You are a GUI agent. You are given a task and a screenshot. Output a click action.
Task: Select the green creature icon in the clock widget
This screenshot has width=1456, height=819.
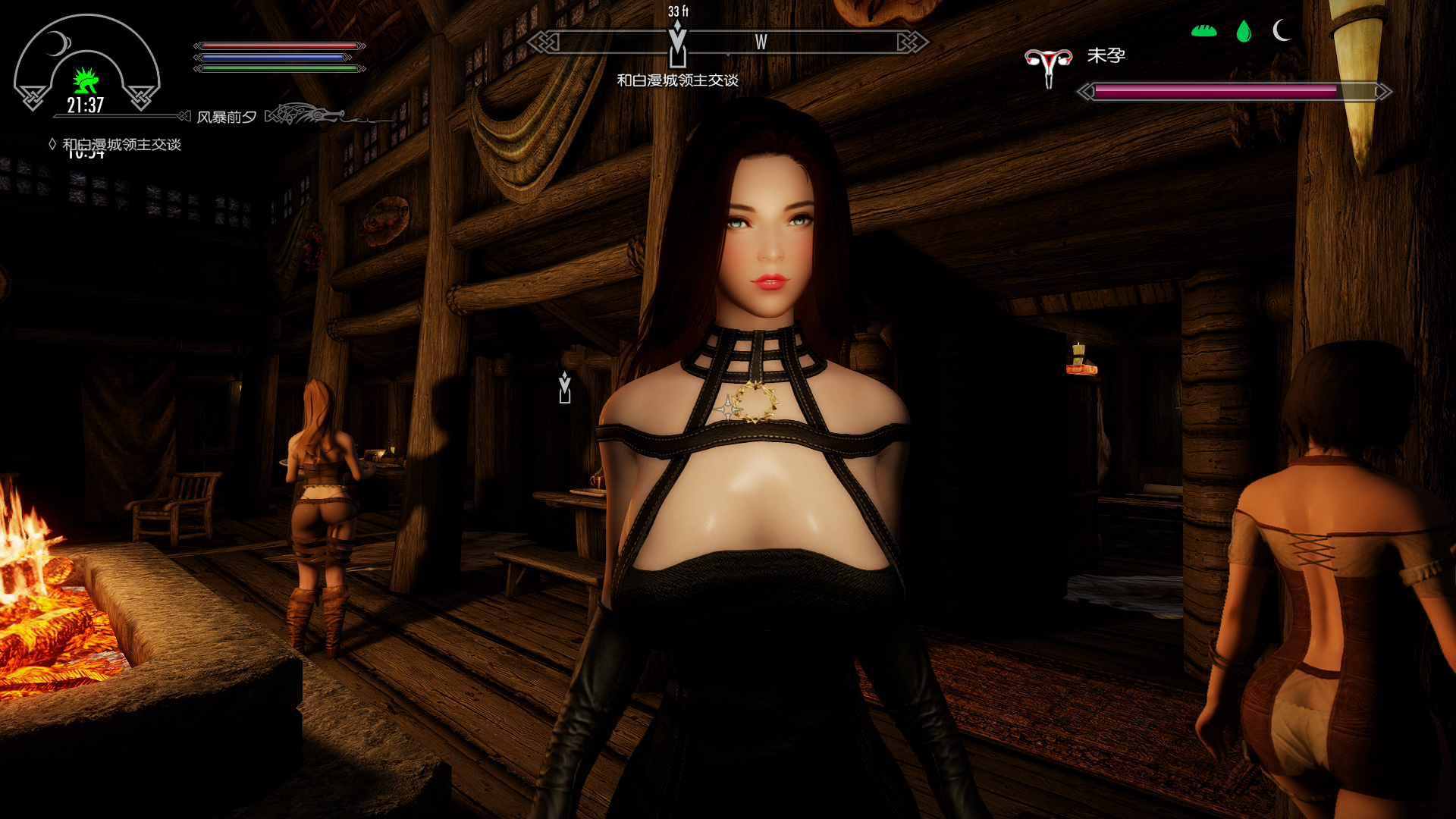click(x=86, y=80)
